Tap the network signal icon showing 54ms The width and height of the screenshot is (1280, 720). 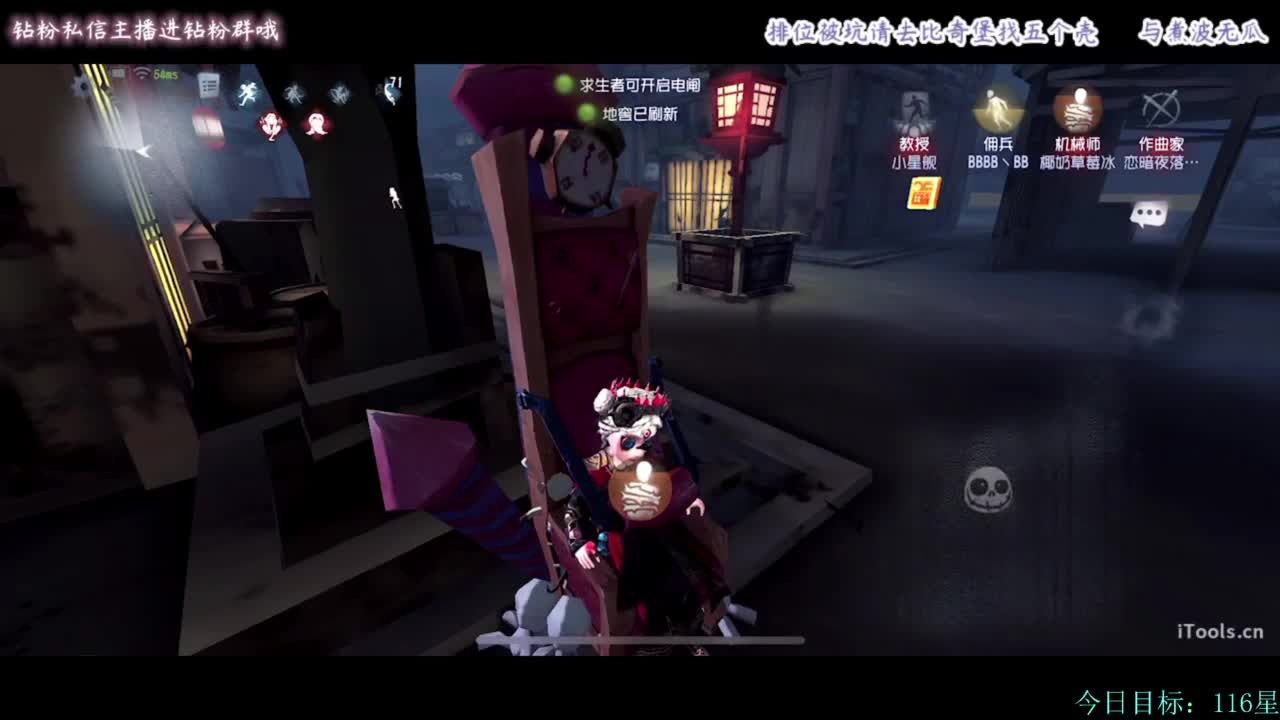coord(152,75)
